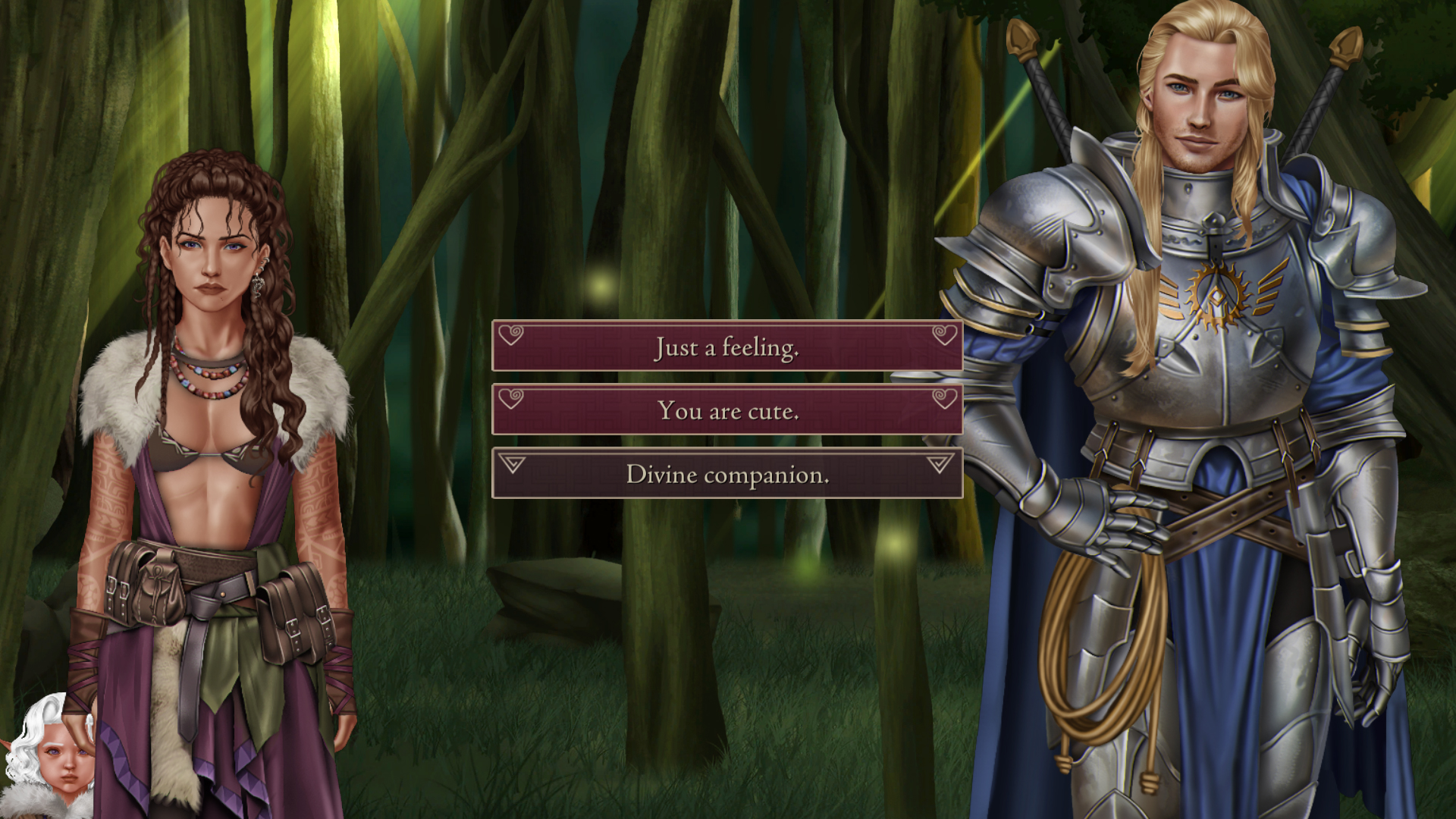The width and height of the screenshot is (1456, 819).
Task: Pick the "Divine companion." response
Action: pyautogui.click(x=727, y=474)
